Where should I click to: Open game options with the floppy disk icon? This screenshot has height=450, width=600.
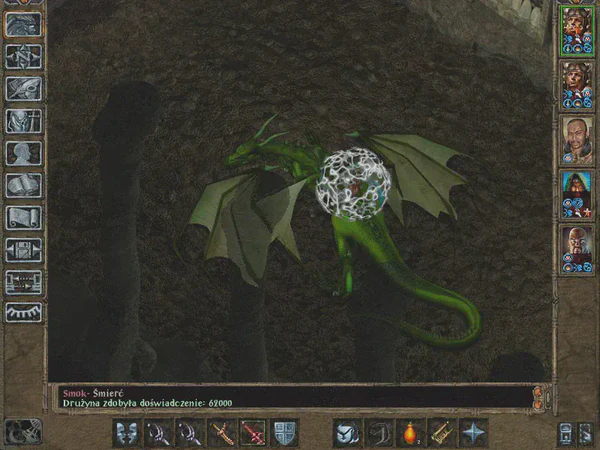click(23, 249)
